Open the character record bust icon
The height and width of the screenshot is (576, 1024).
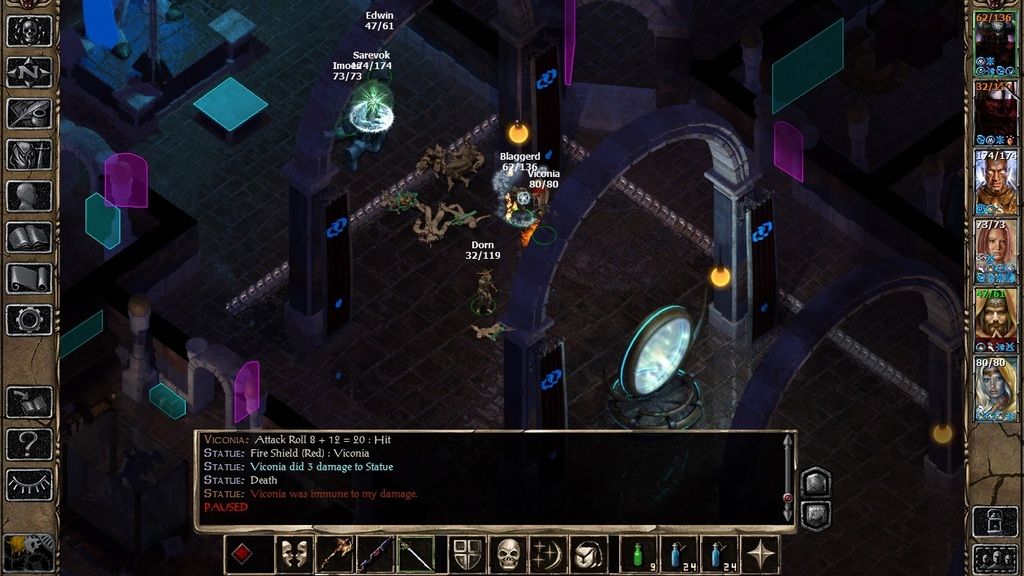[29, 196]
